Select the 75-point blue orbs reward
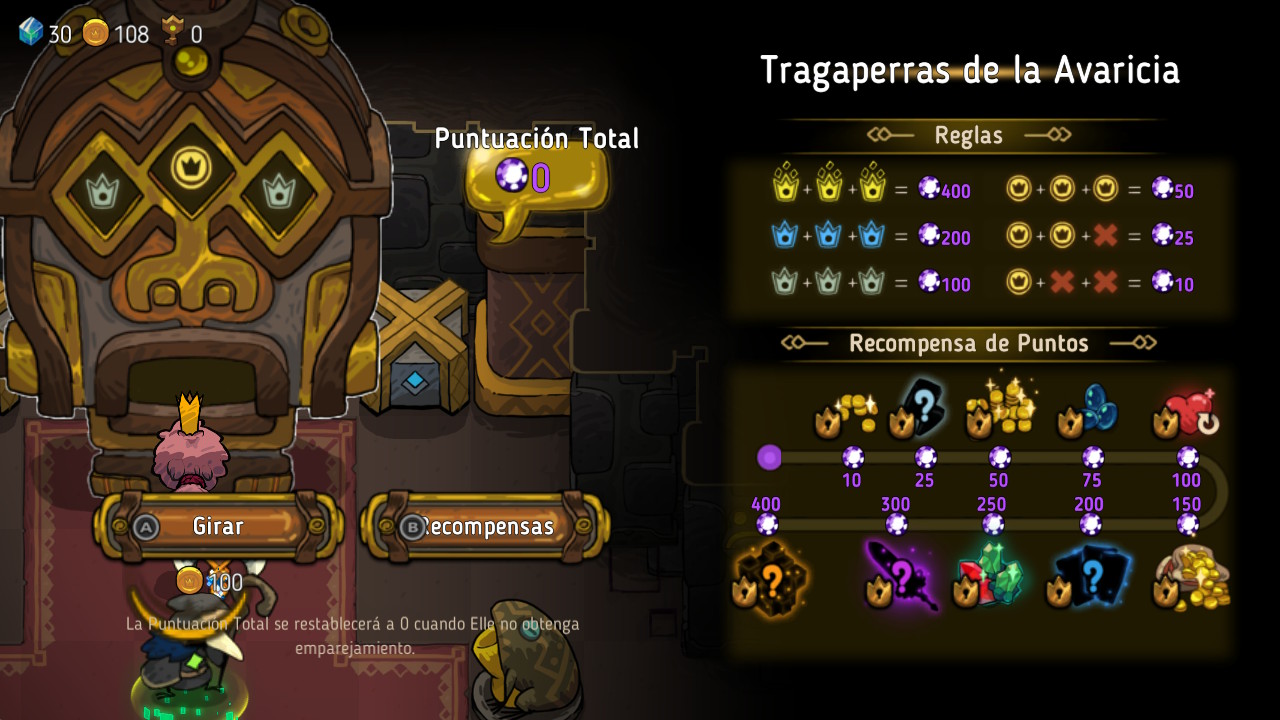The image size is (1280, 720). 1090,410
